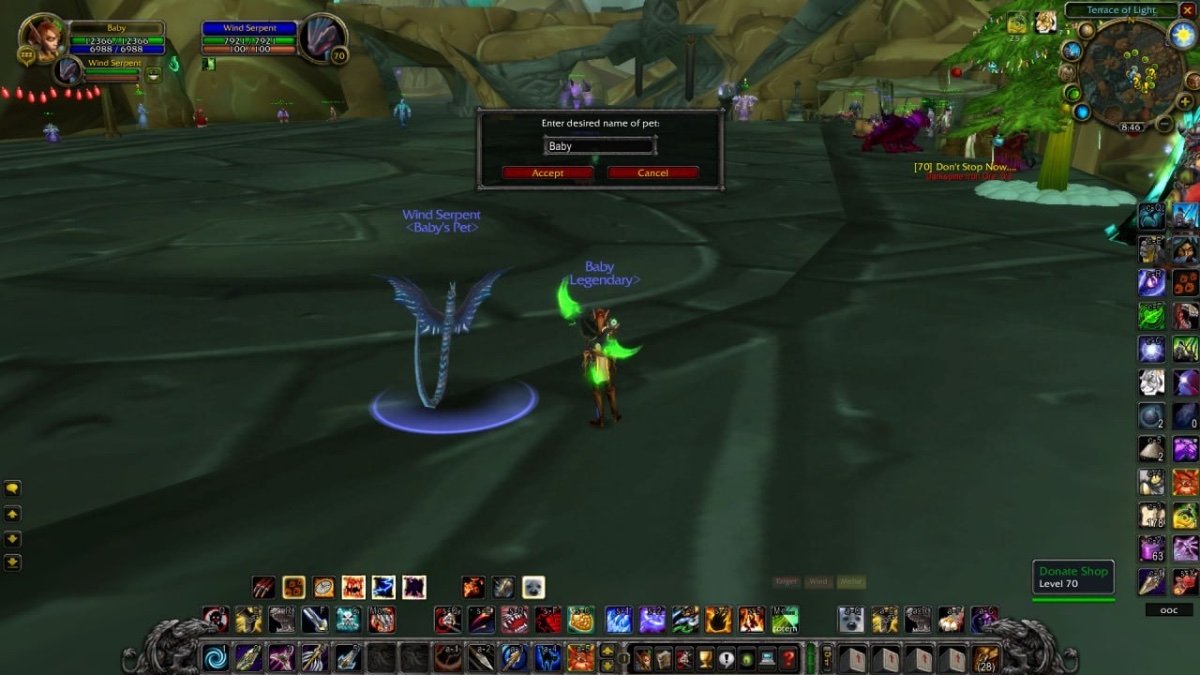Close the minimap with the X button
Viewport: 1200px width, 675px height.
point(1187,10)
